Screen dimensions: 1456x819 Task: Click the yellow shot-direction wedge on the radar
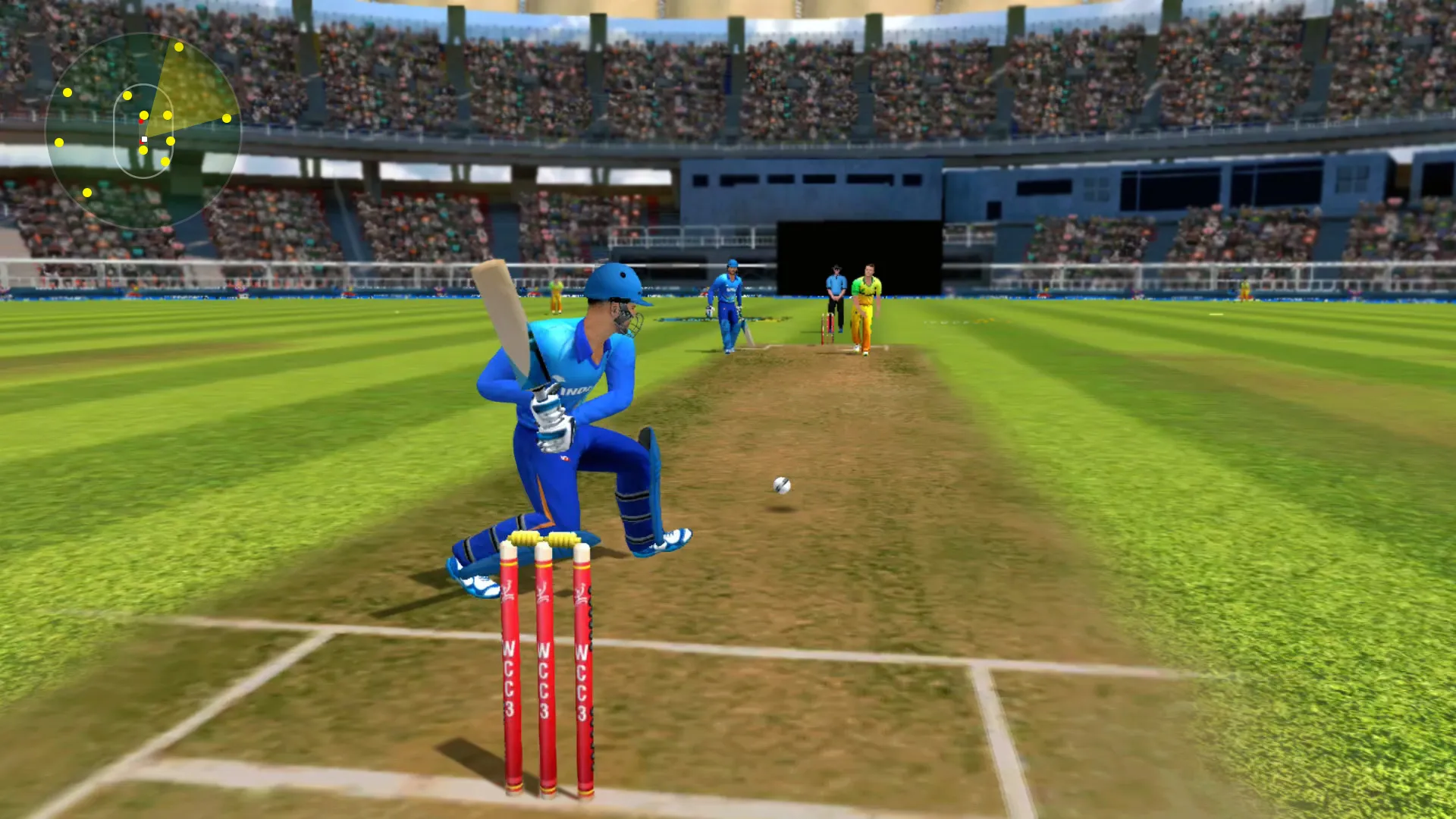190,83
